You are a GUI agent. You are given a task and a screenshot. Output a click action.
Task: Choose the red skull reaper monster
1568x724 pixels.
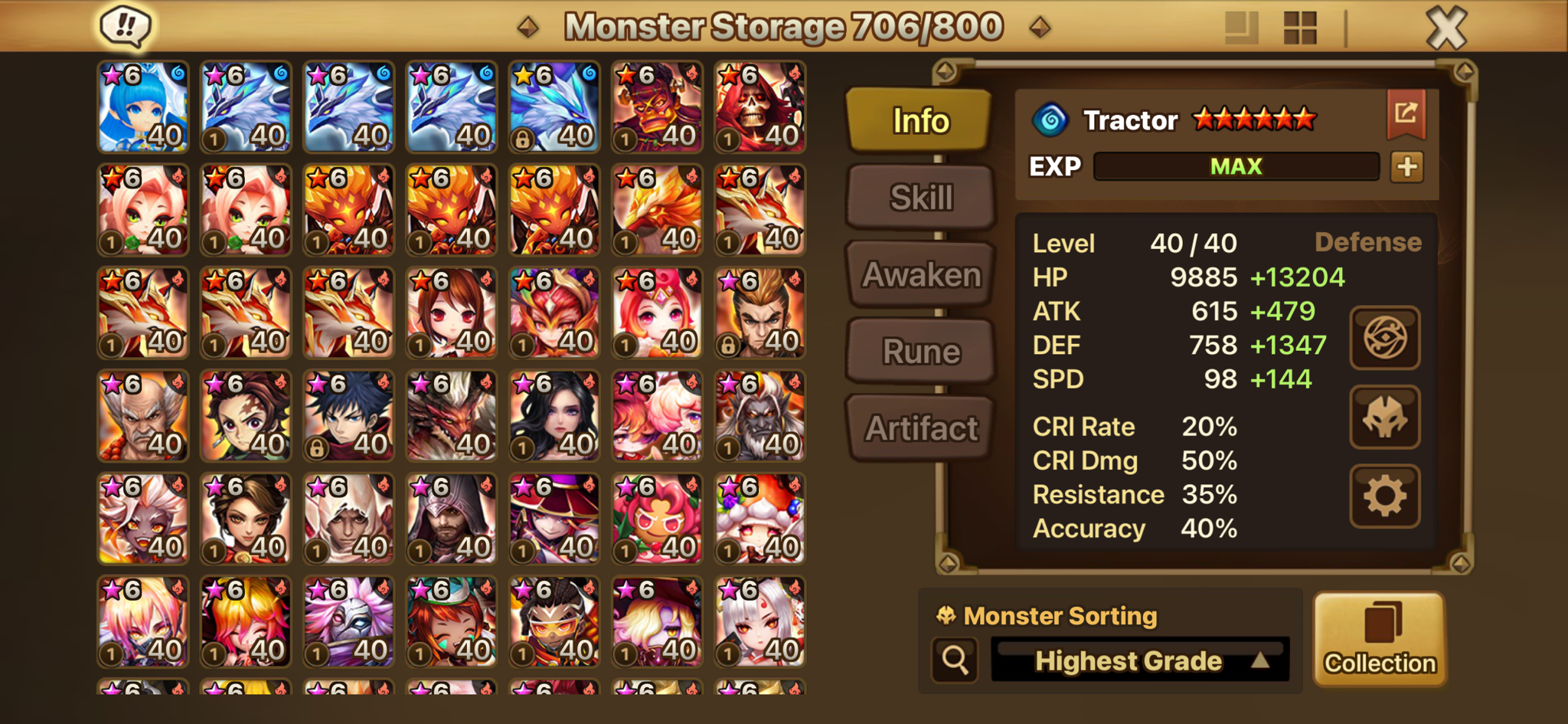[x=759, y=107]
